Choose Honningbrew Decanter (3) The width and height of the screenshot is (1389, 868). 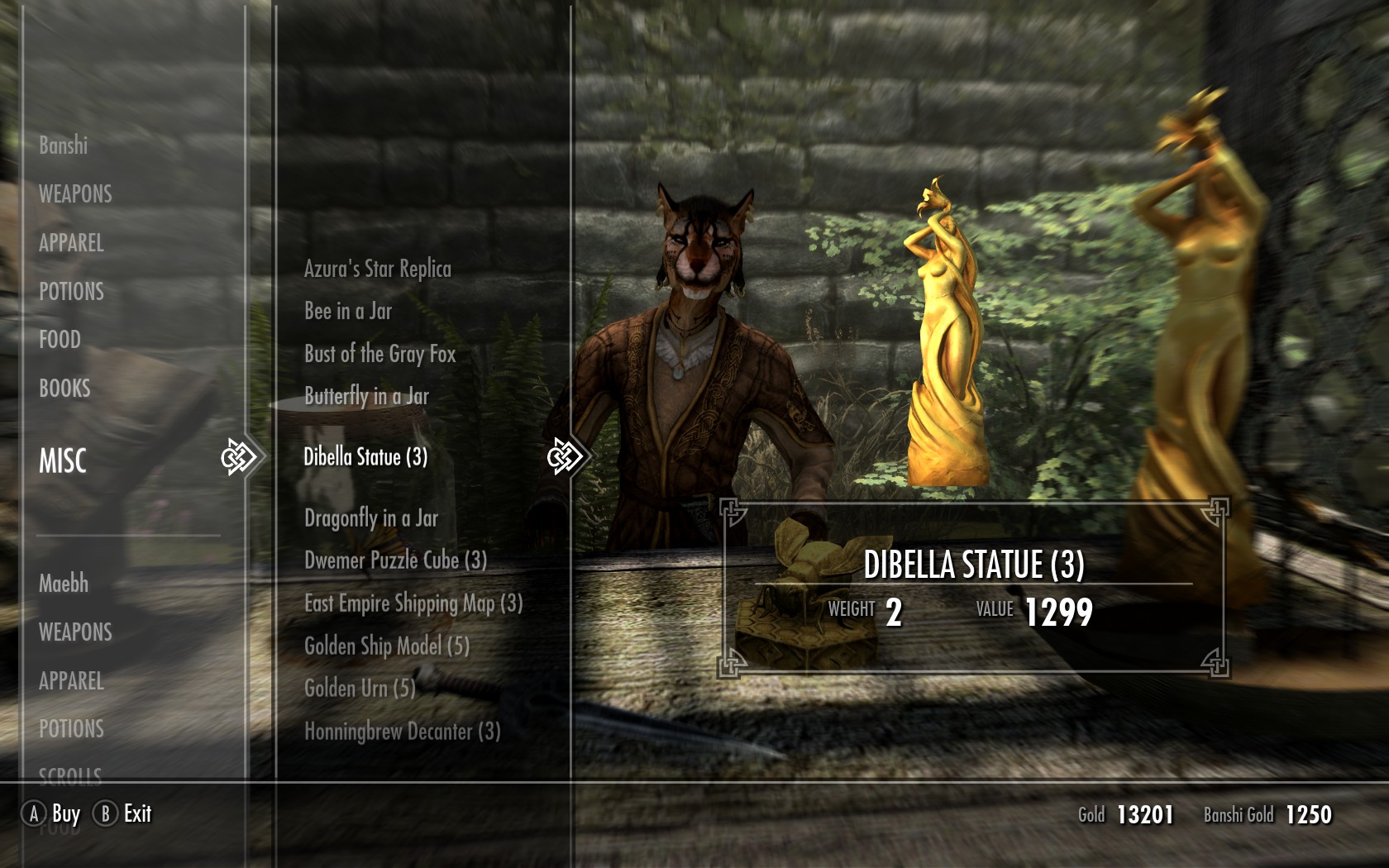click(x=402, y=732)
